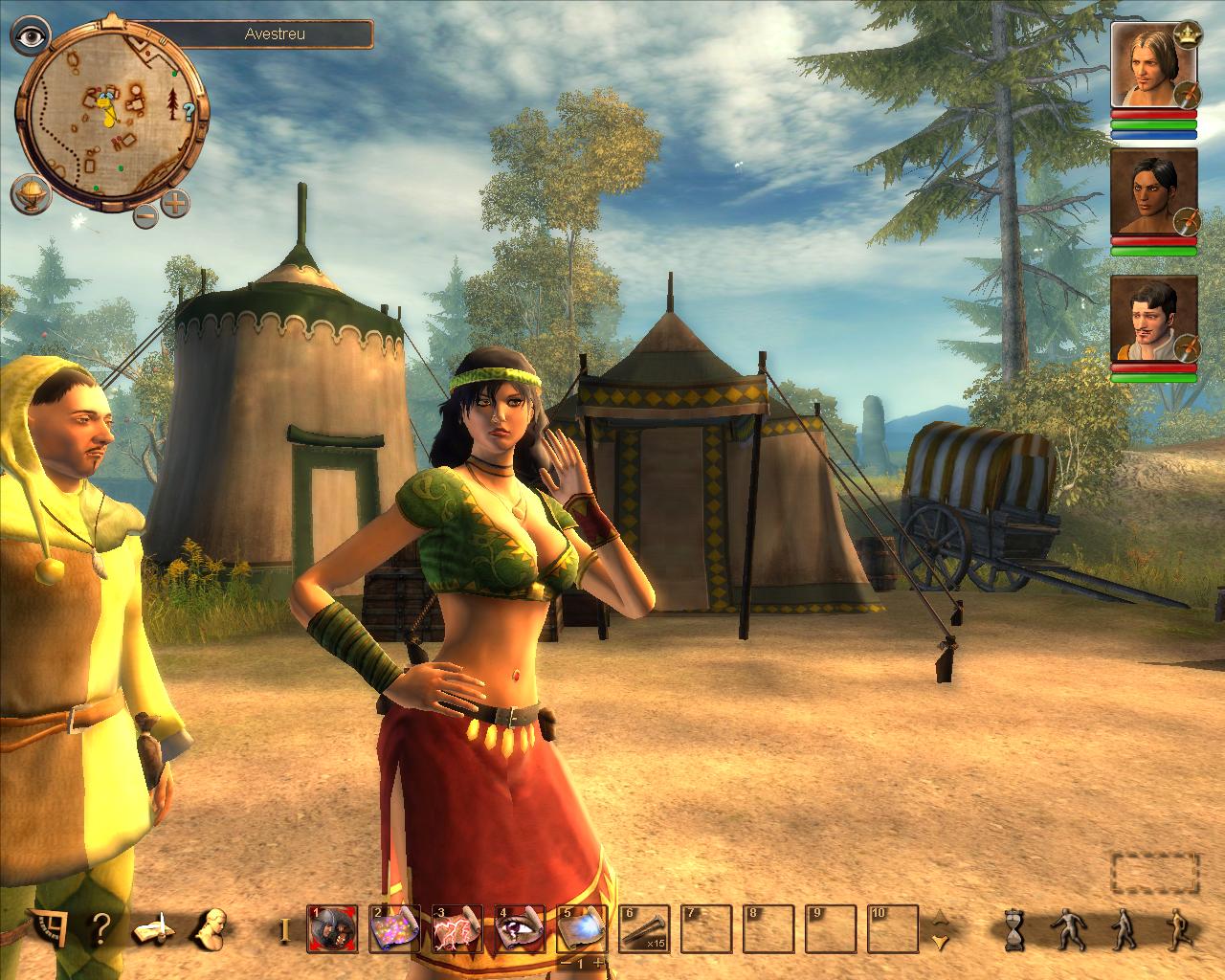Screen dimensions: 1225x980
Task: Select the blond party leader portrait
Action: tap(1153, 65)
